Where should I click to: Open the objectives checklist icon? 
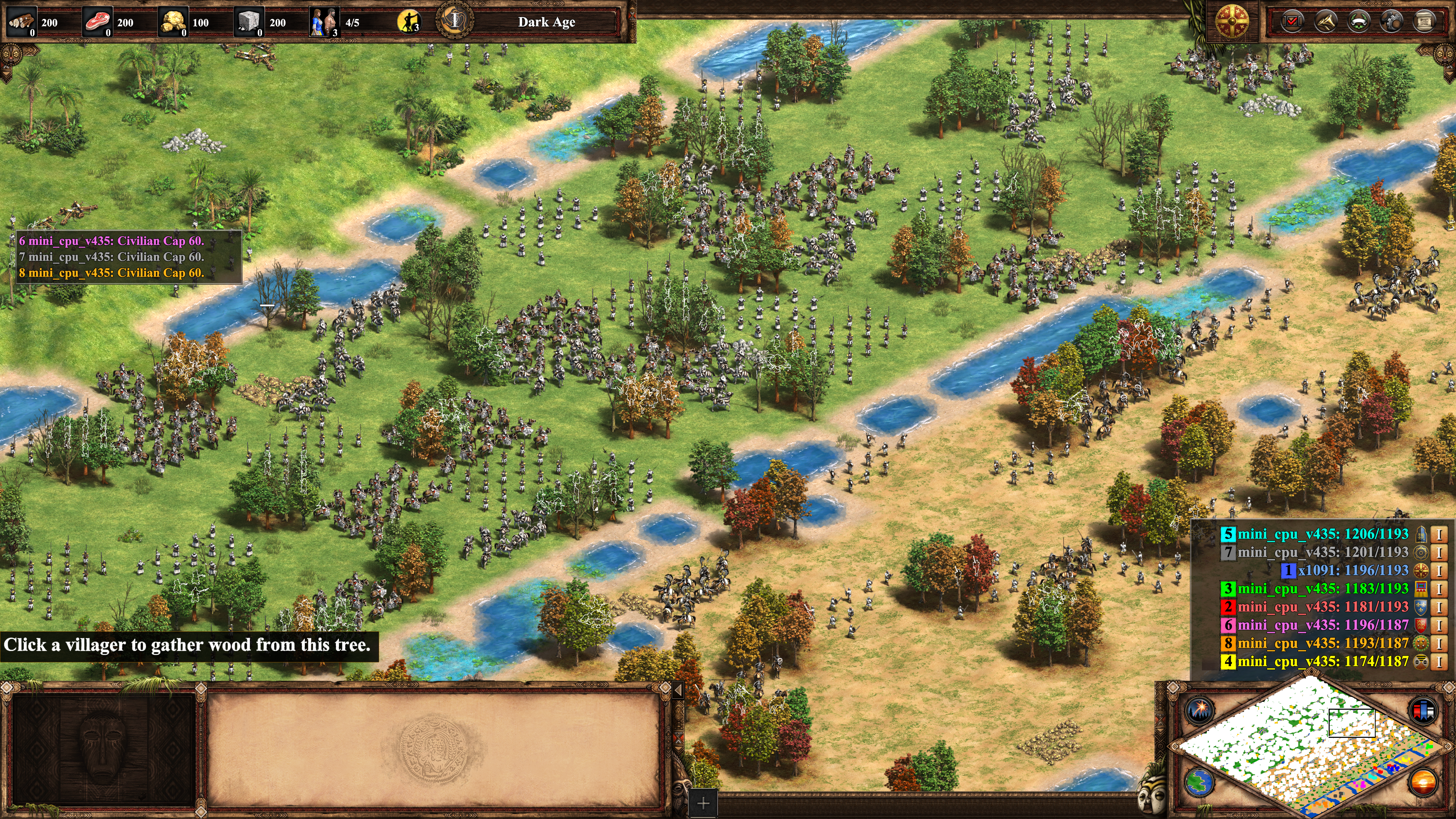pos(1292,22)
